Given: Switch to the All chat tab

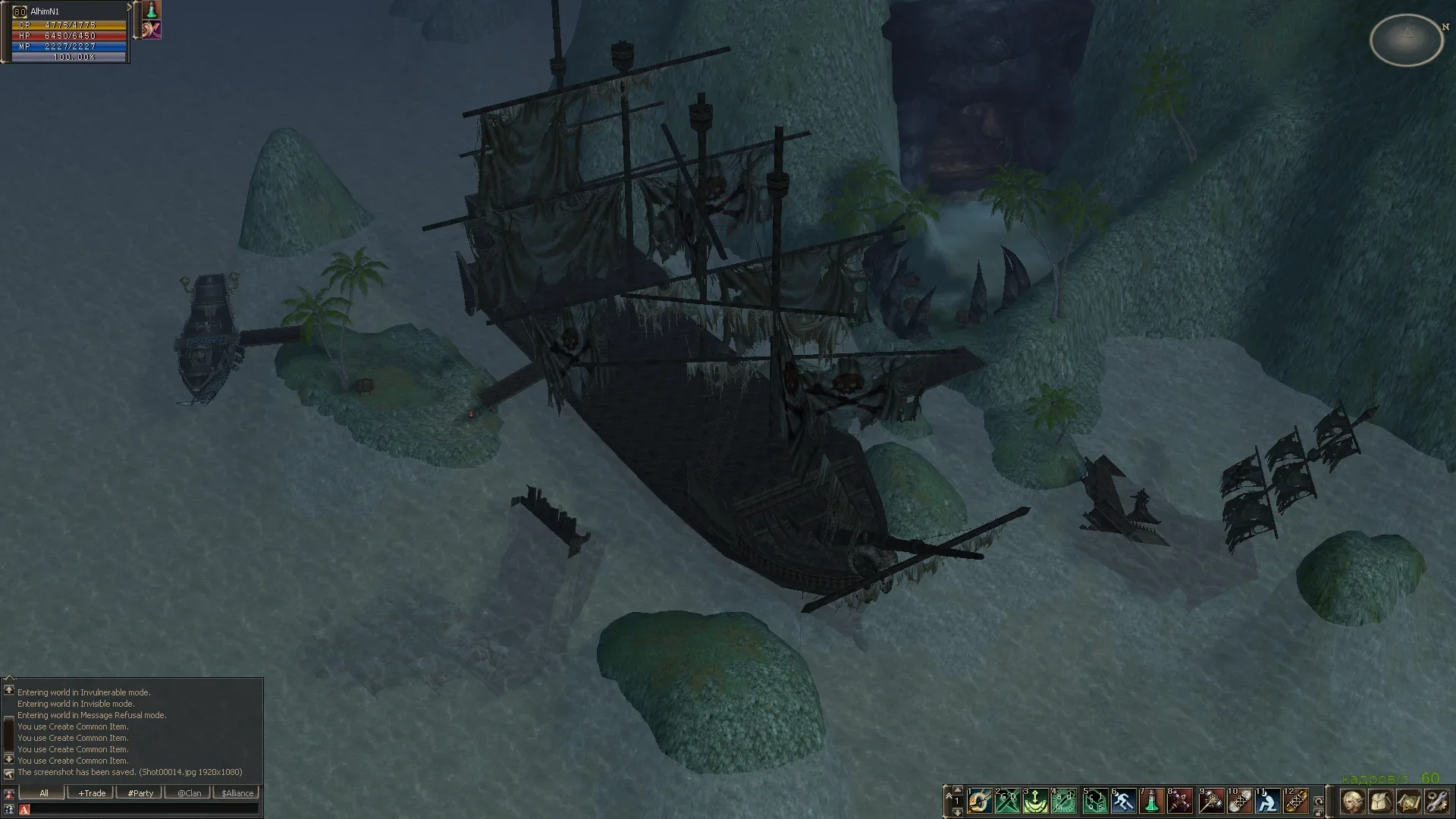Looking at the screenshot, I should (43, 793).
